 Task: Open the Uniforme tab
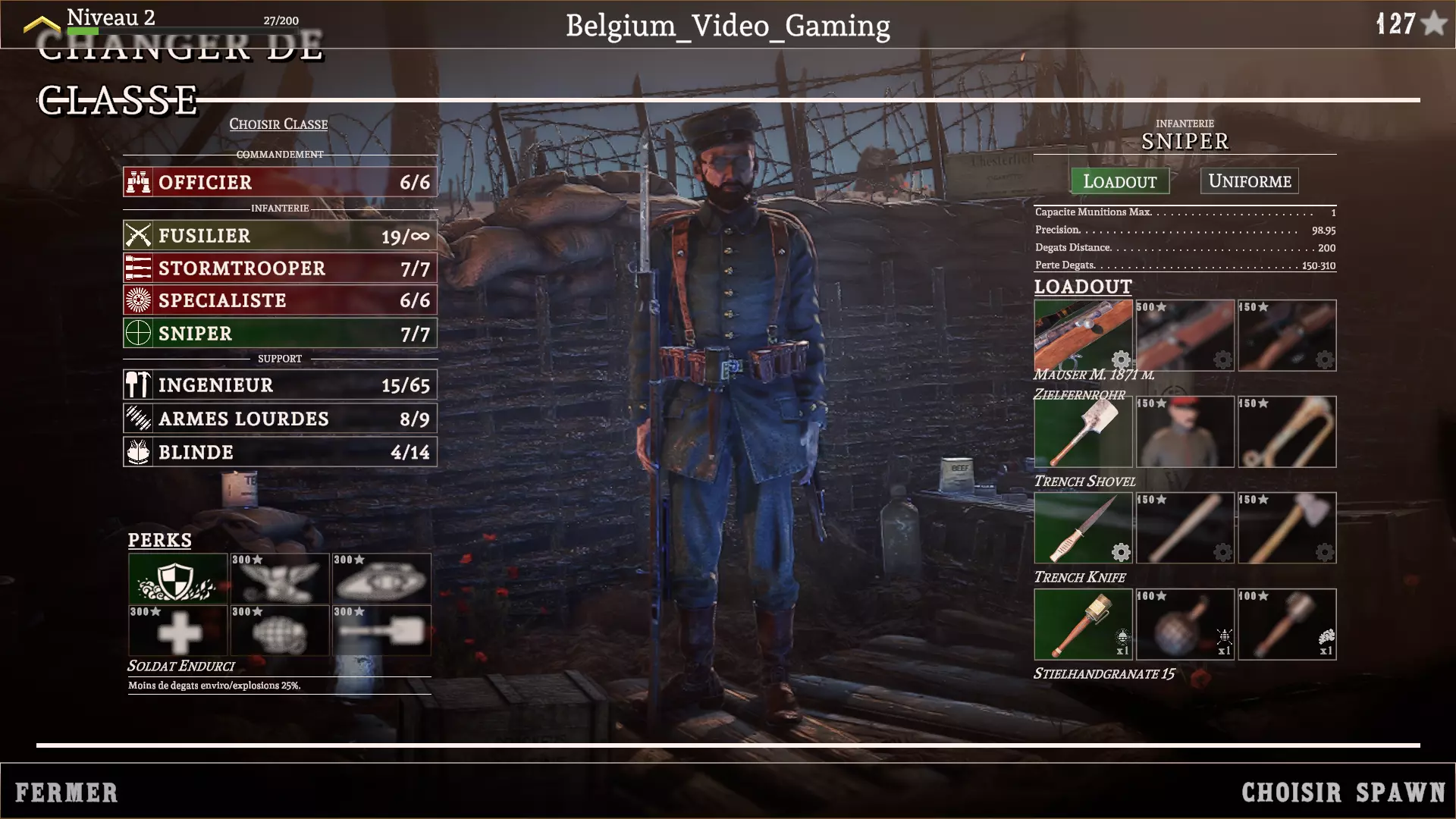pyautogui.click(x=1248, y=180)
